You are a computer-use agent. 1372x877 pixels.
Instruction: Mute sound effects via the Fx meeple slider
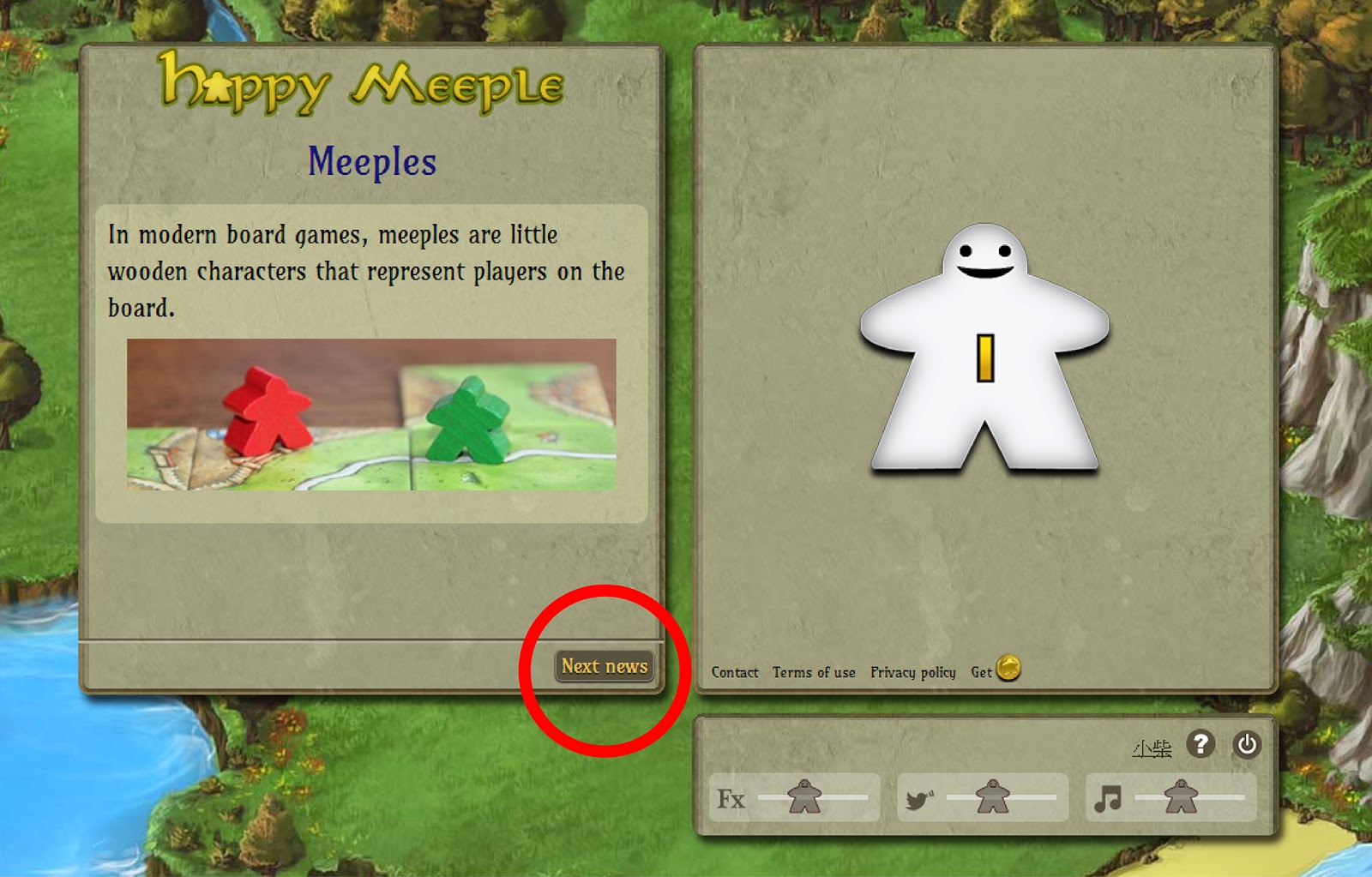(802, 794)
